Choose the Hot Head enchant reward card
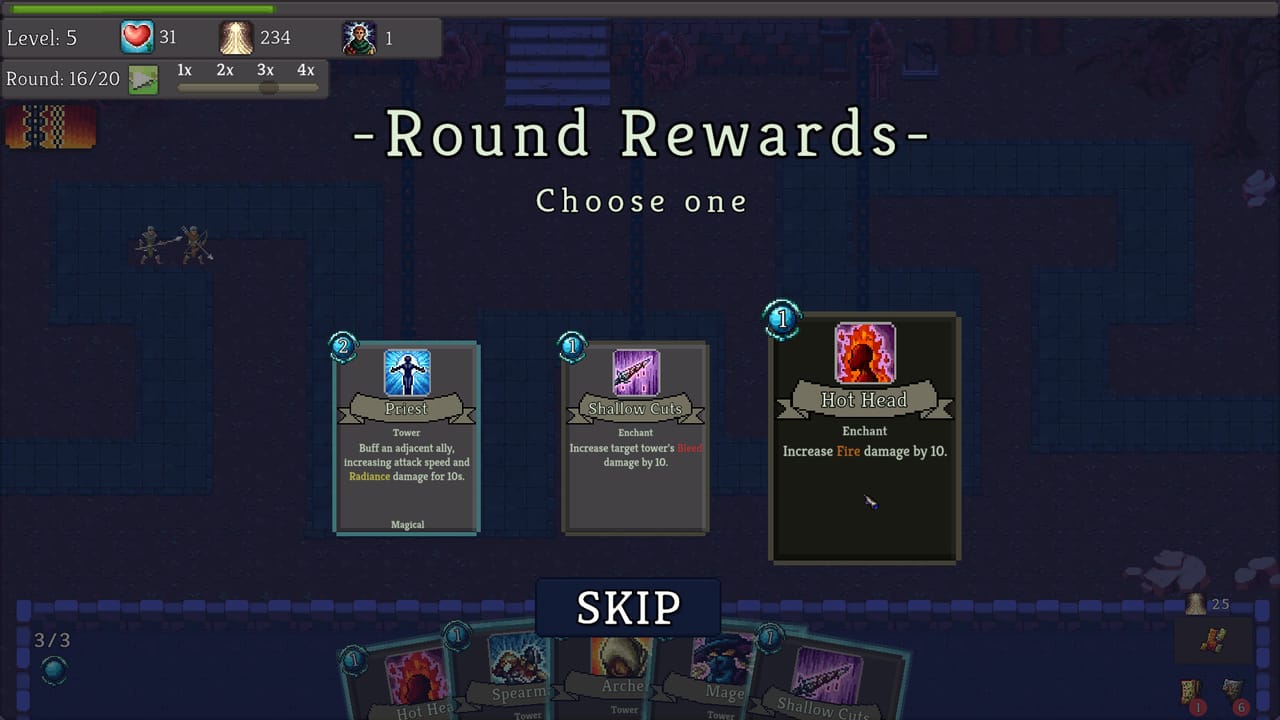The image size is (1280, 720). [864, 437]
